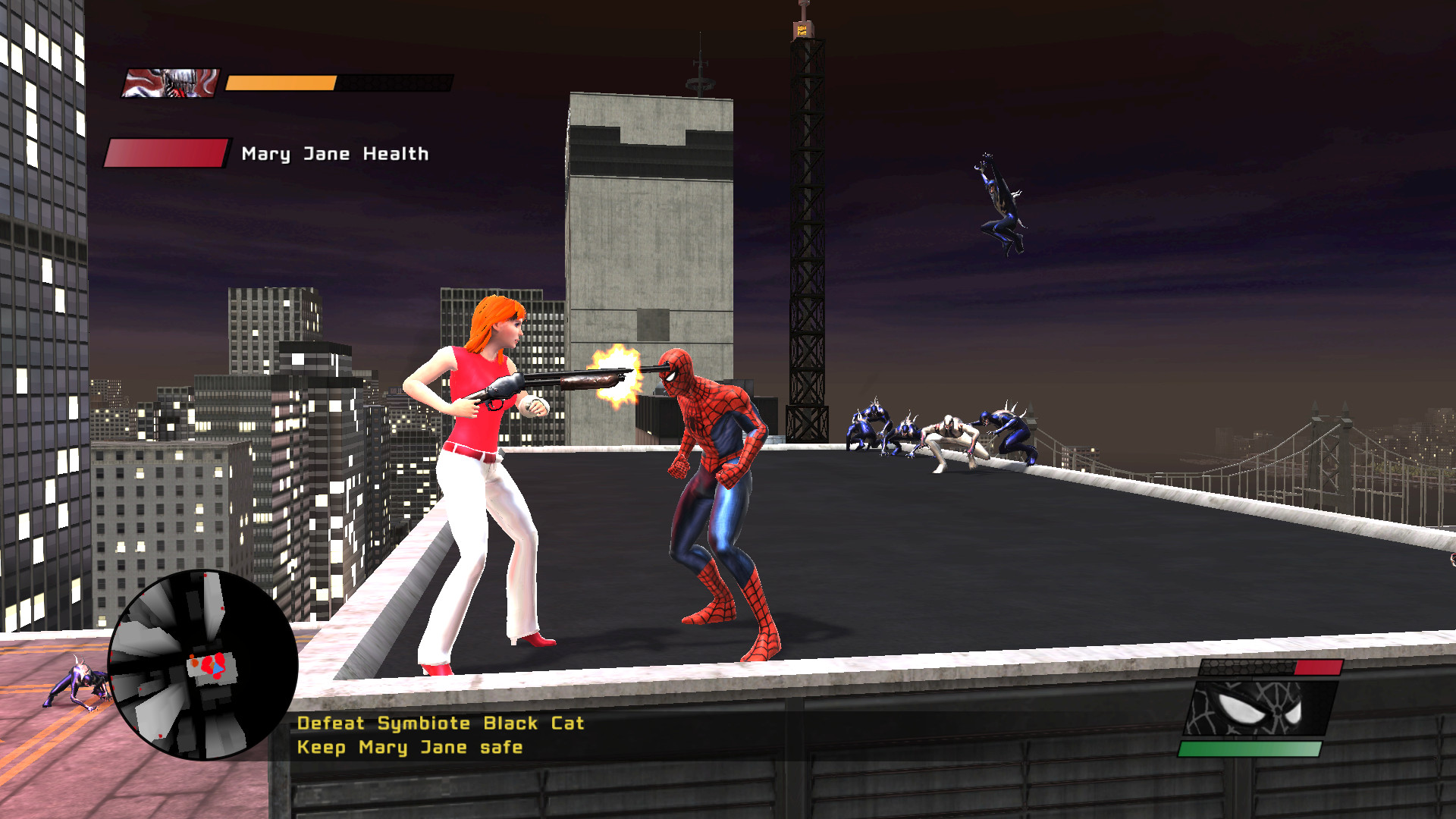Click the blue player marker on the minimap

tap(218, 669)
